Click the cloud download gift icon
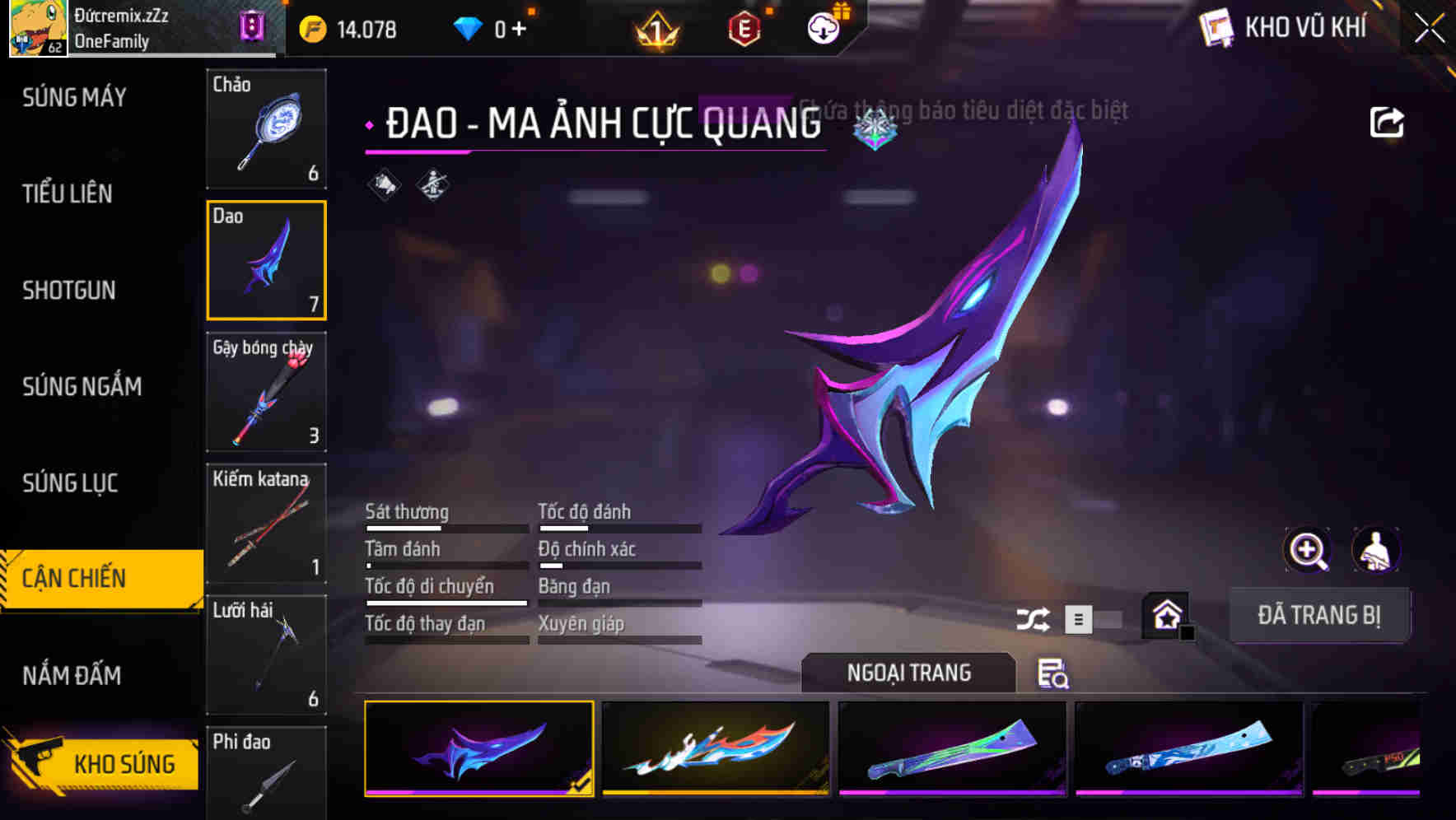This screenshot has width=1456, height=820. tap(822, 27)
